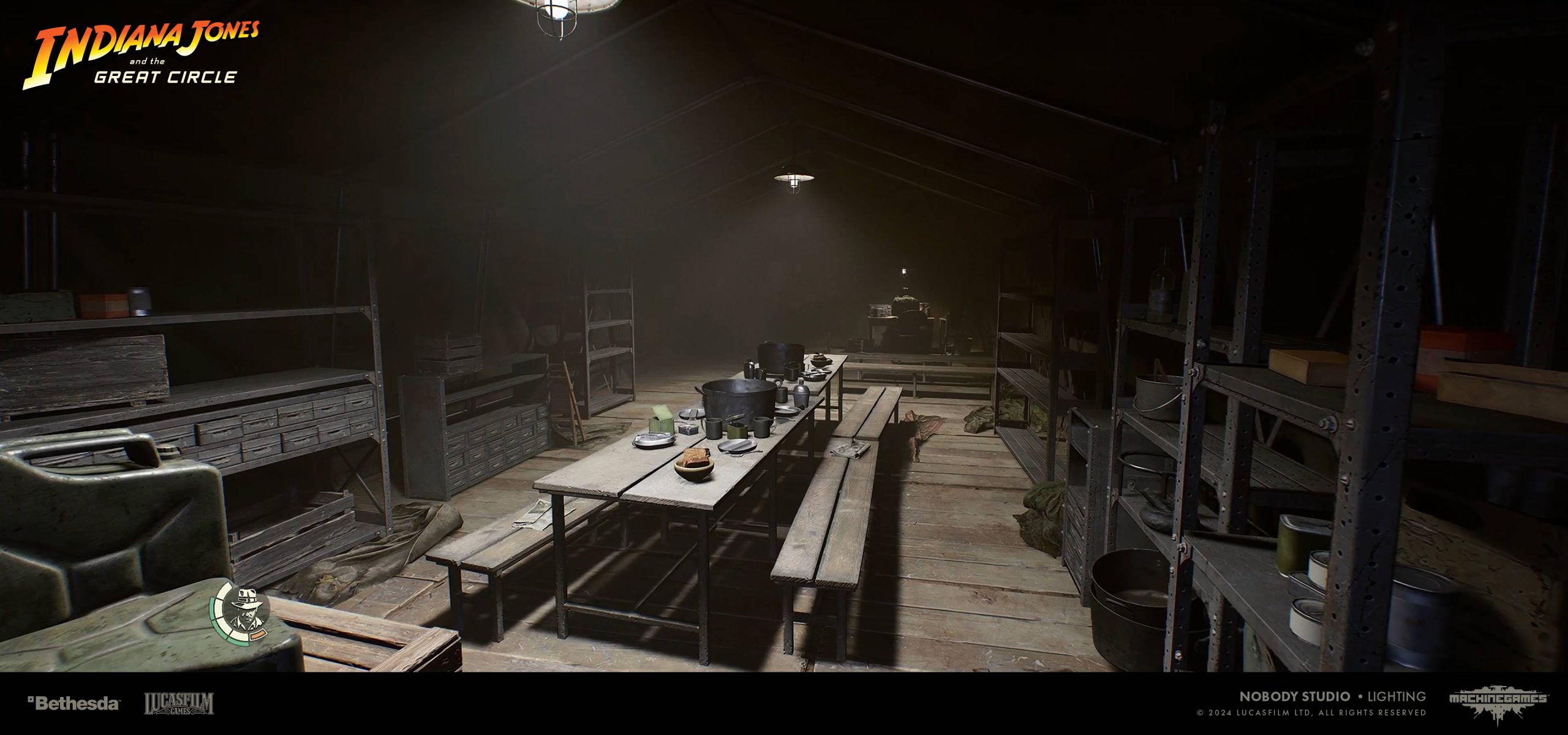The width and height of the screenshot is (1568, 735).
Task: Click the Bethesda logo
Action: tap(73, 703)
